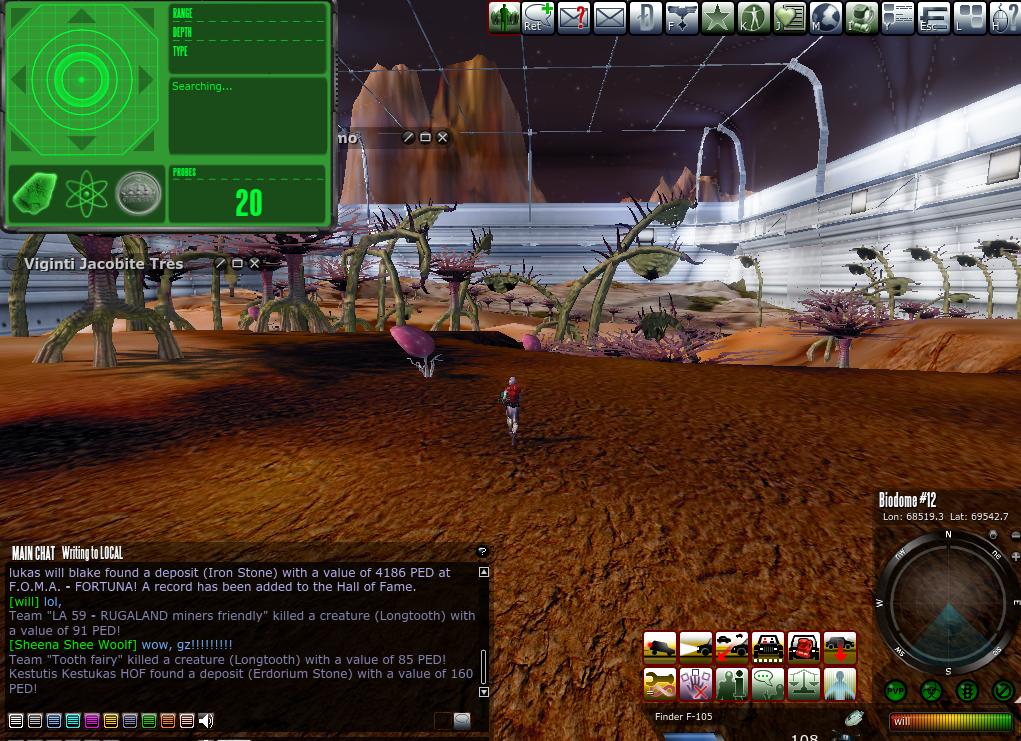1021x741 pixels.
Task: Click the speech bubble chat action icon
Action: coord(768,684)
